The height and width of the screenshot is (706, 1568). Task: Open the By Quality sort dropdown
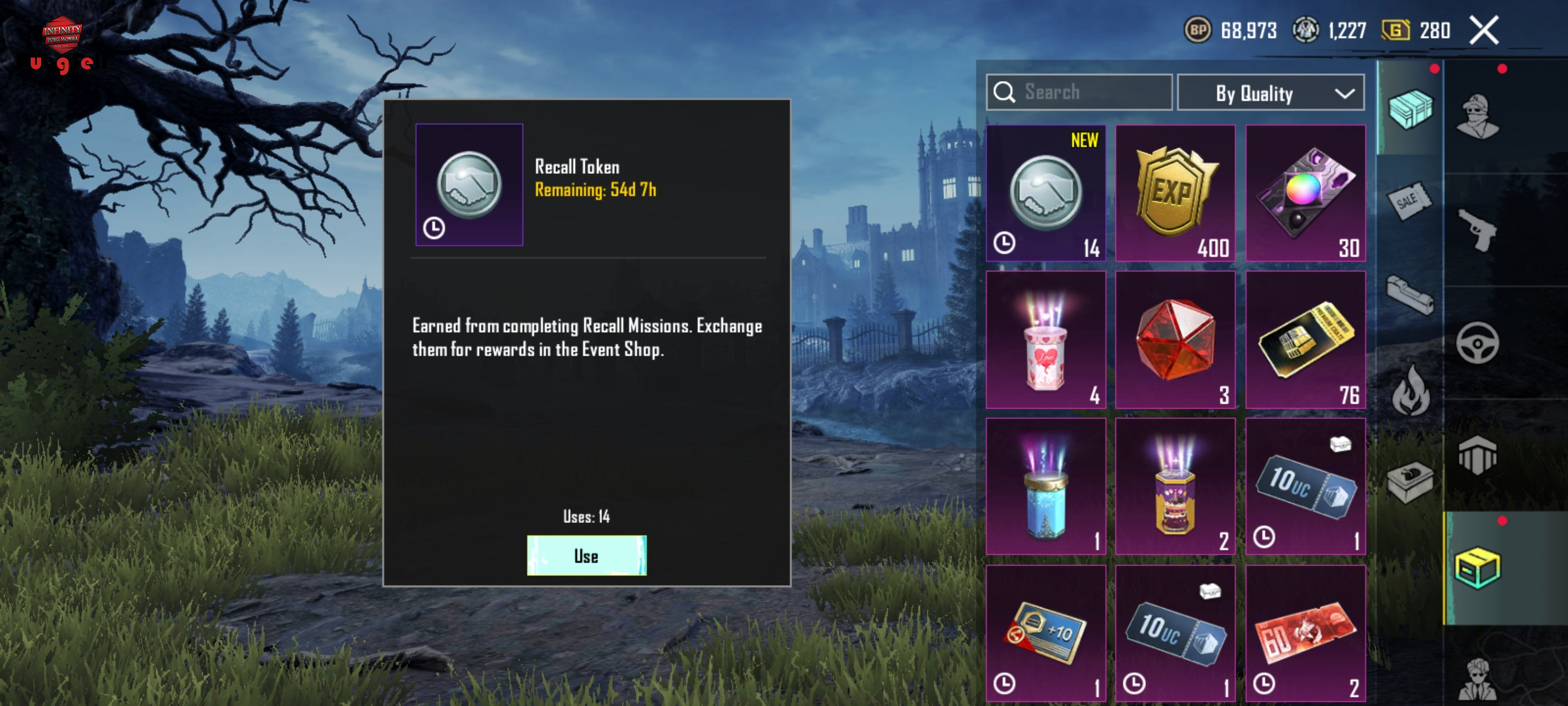[1270, 93]
